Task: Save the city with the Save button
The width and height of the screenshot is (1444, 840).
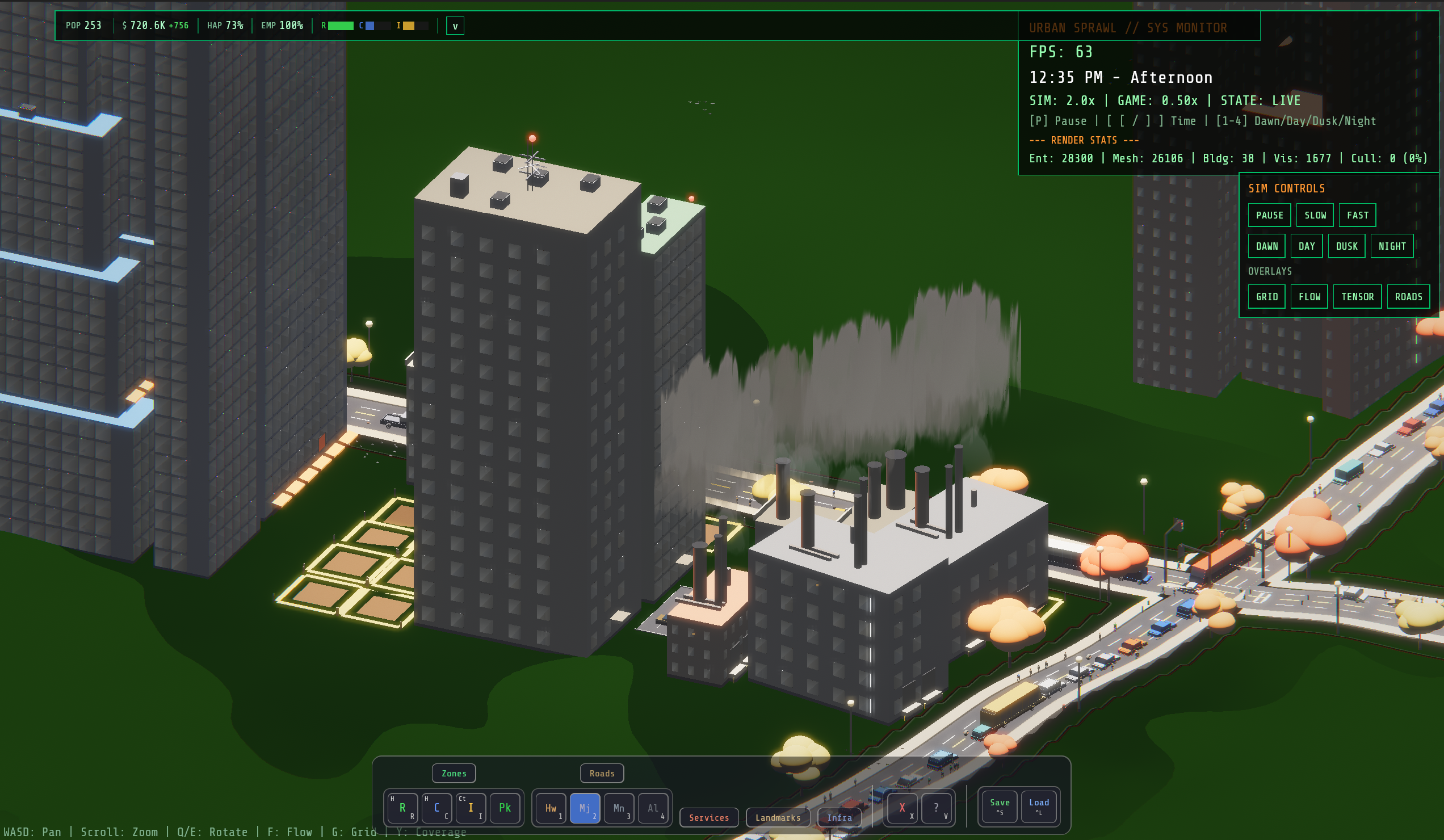Action: click(x=999, y=806)
